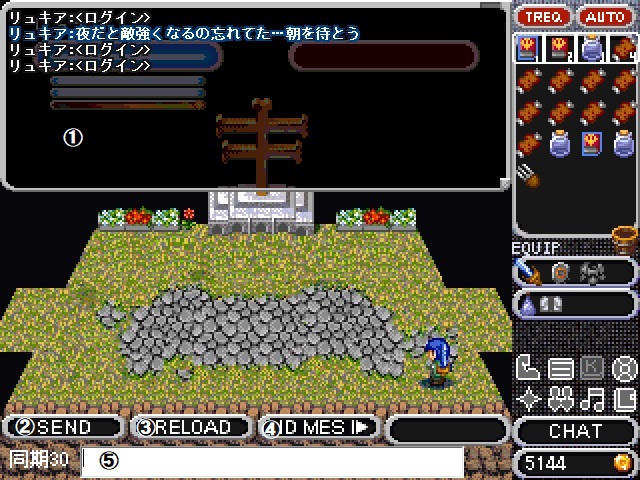Select the equipped round shield

point(560,271)
